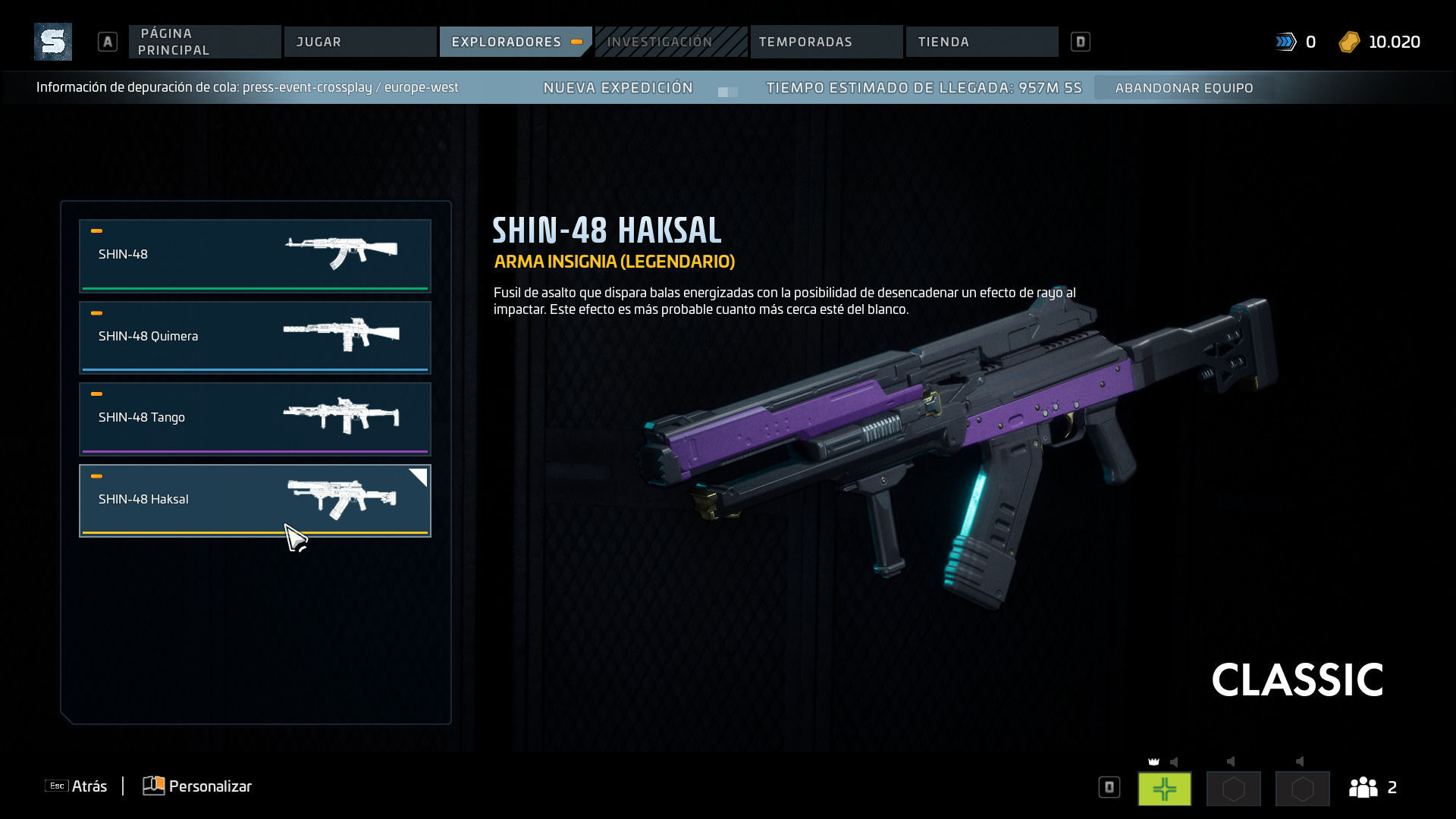Click the green medic cross squad slot
Viewport: 1456px width, 819px height.
coord(1164,789)
